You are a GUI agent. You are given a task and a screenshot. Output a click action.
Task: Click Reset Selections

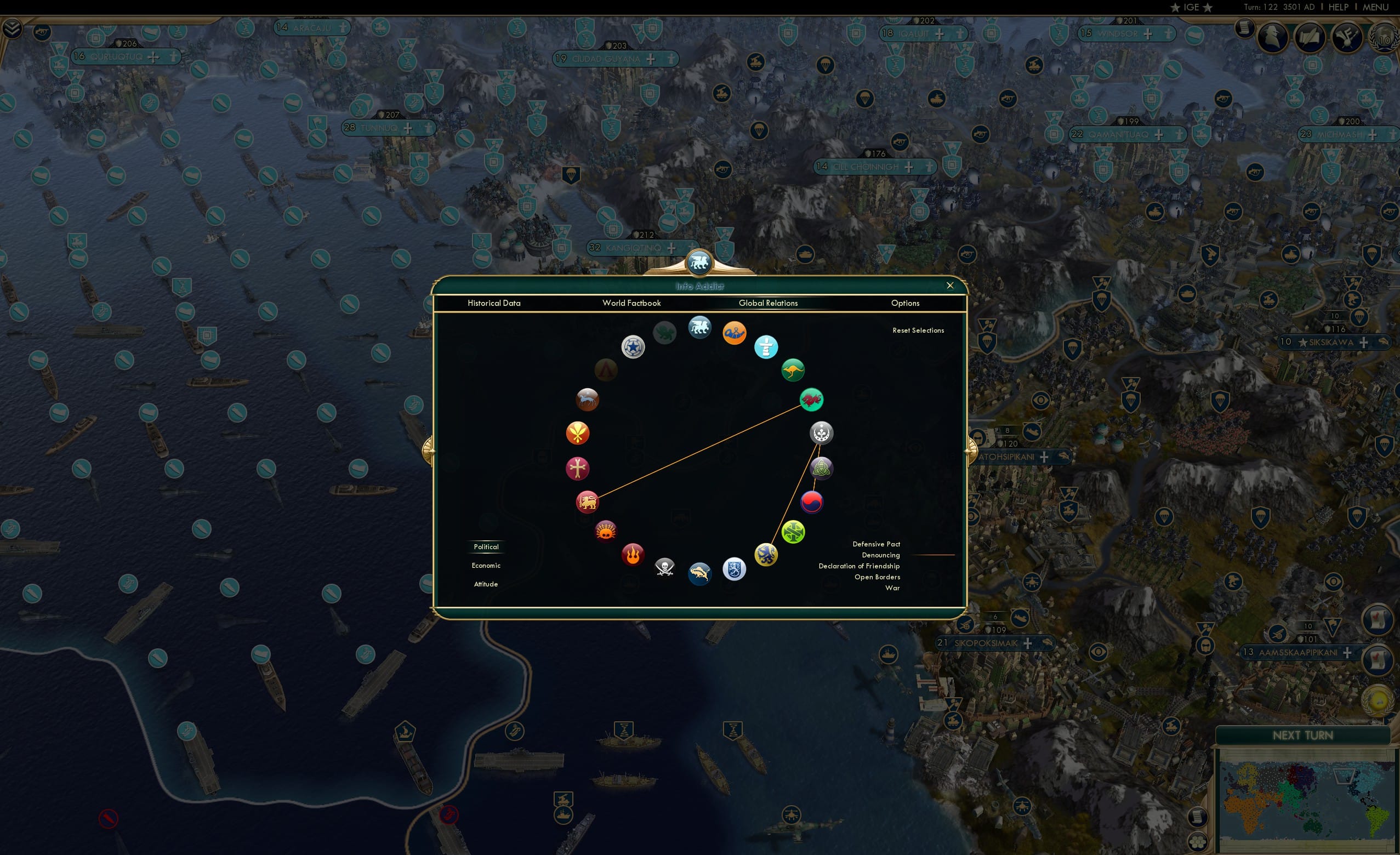pyautogui.click(x=918, y=330)
